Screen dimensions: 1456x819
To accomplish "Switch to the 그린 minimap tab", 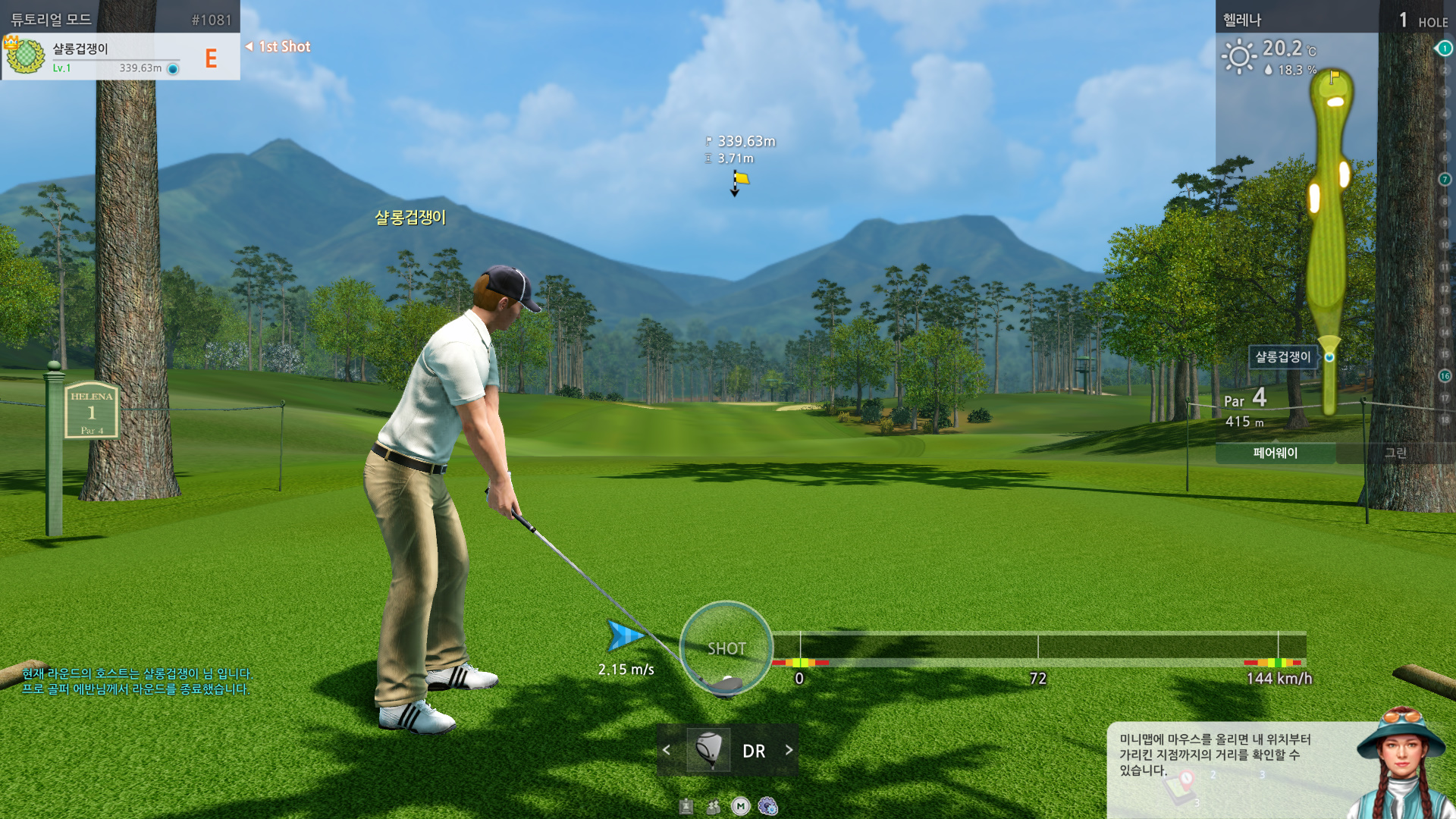I will [1395, 453].
